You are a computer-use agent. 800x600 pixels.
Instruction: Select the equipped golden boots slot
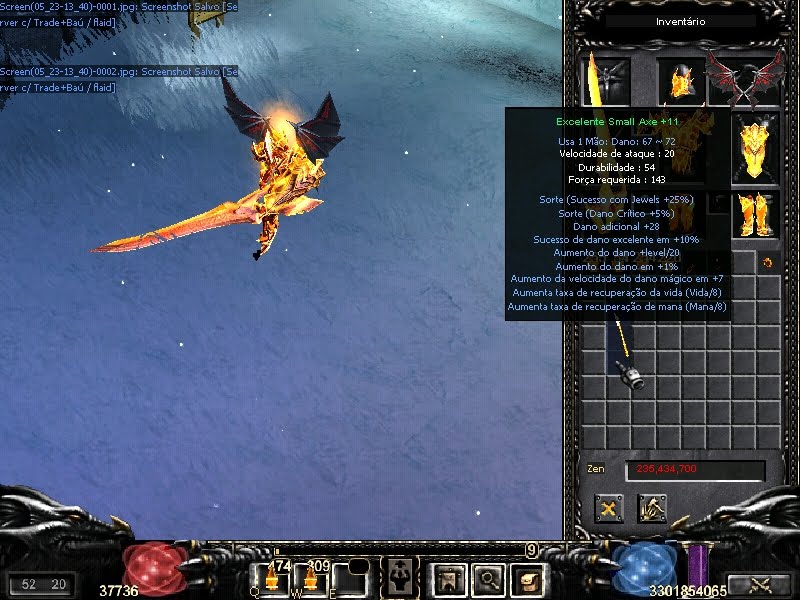pyautogui.click(x=755, y=214)
